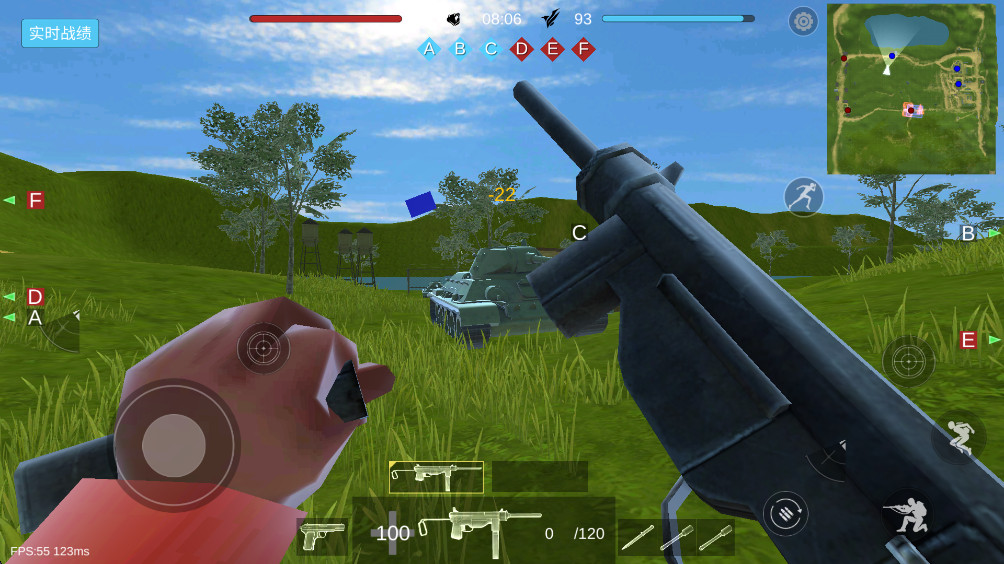Fire using the left-side crosshair button
The height and width of the screenshot is (564, 1004).
[x=263, y=348]
